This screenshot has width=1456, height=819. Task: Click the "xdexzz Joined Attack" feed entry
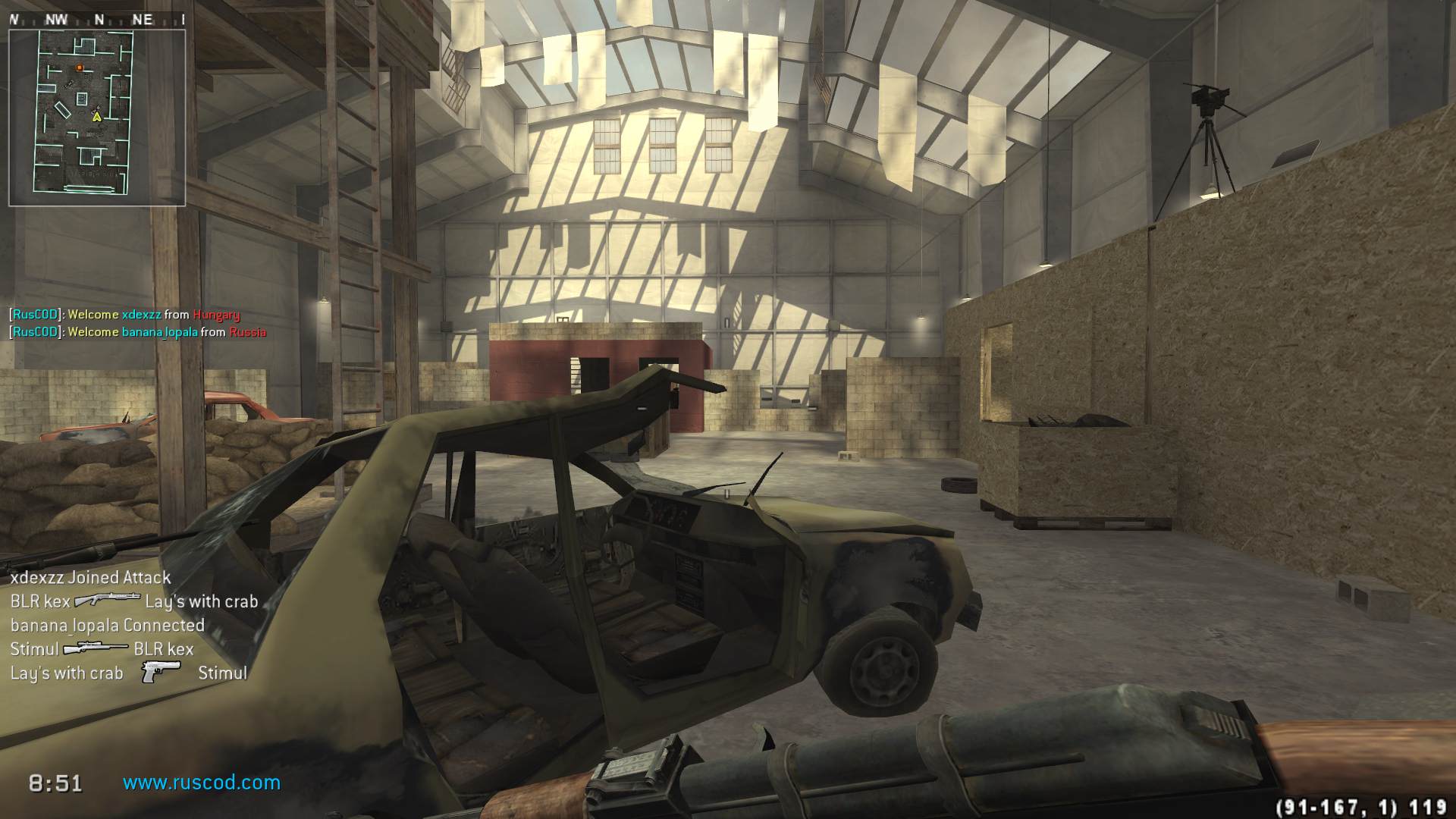(x=90, y=577)
